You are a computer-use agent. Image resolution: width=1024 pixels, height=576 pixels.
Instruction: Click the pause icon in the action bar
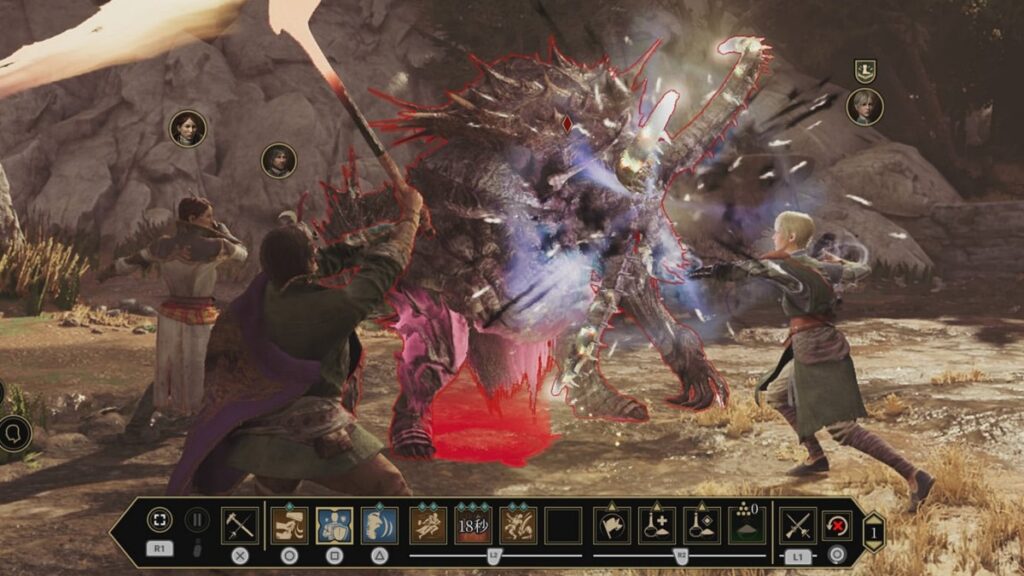coord(197,520)
